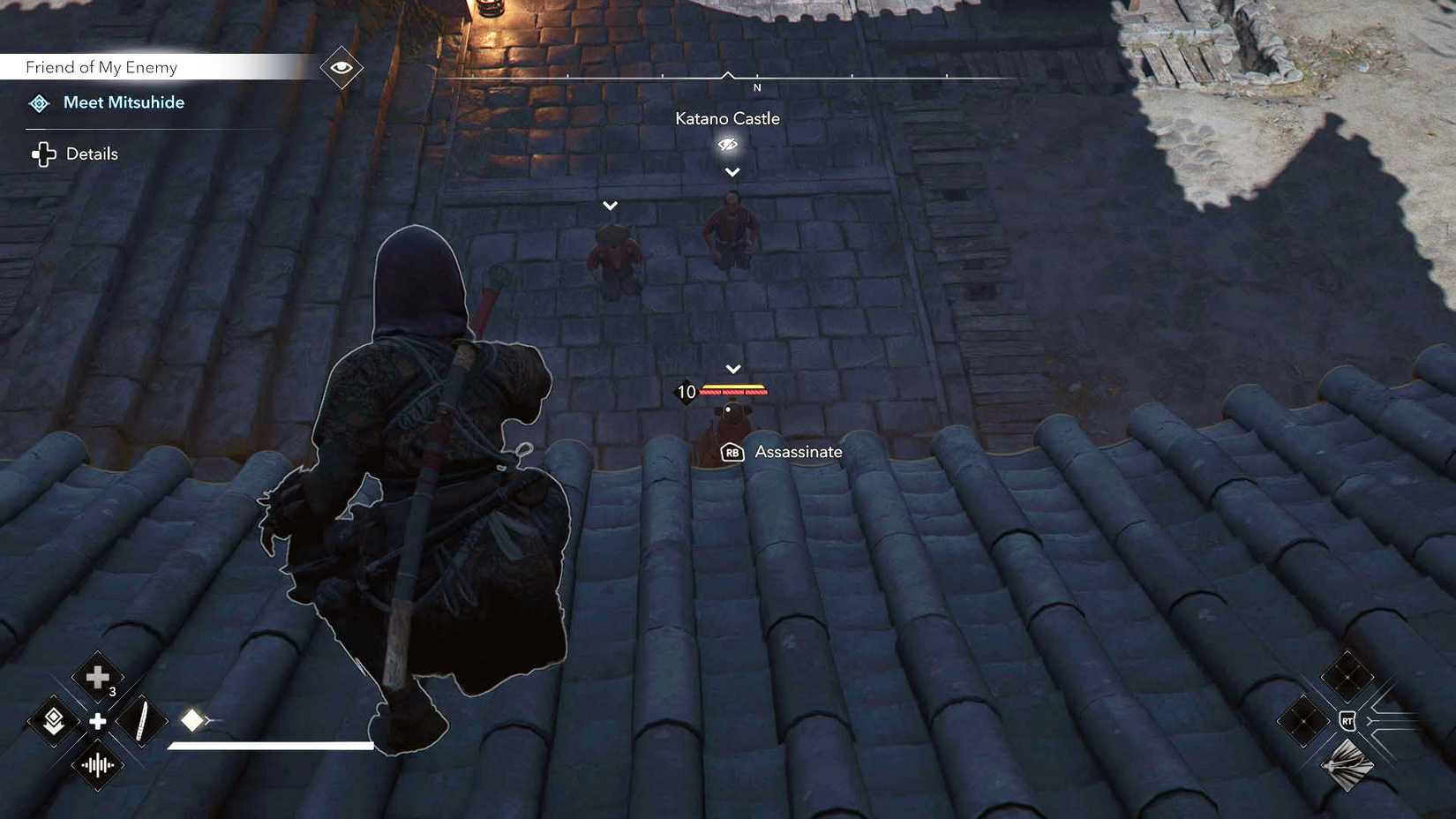Click the Katano Castle location label
1456x819 pixels.
[727, 117]
